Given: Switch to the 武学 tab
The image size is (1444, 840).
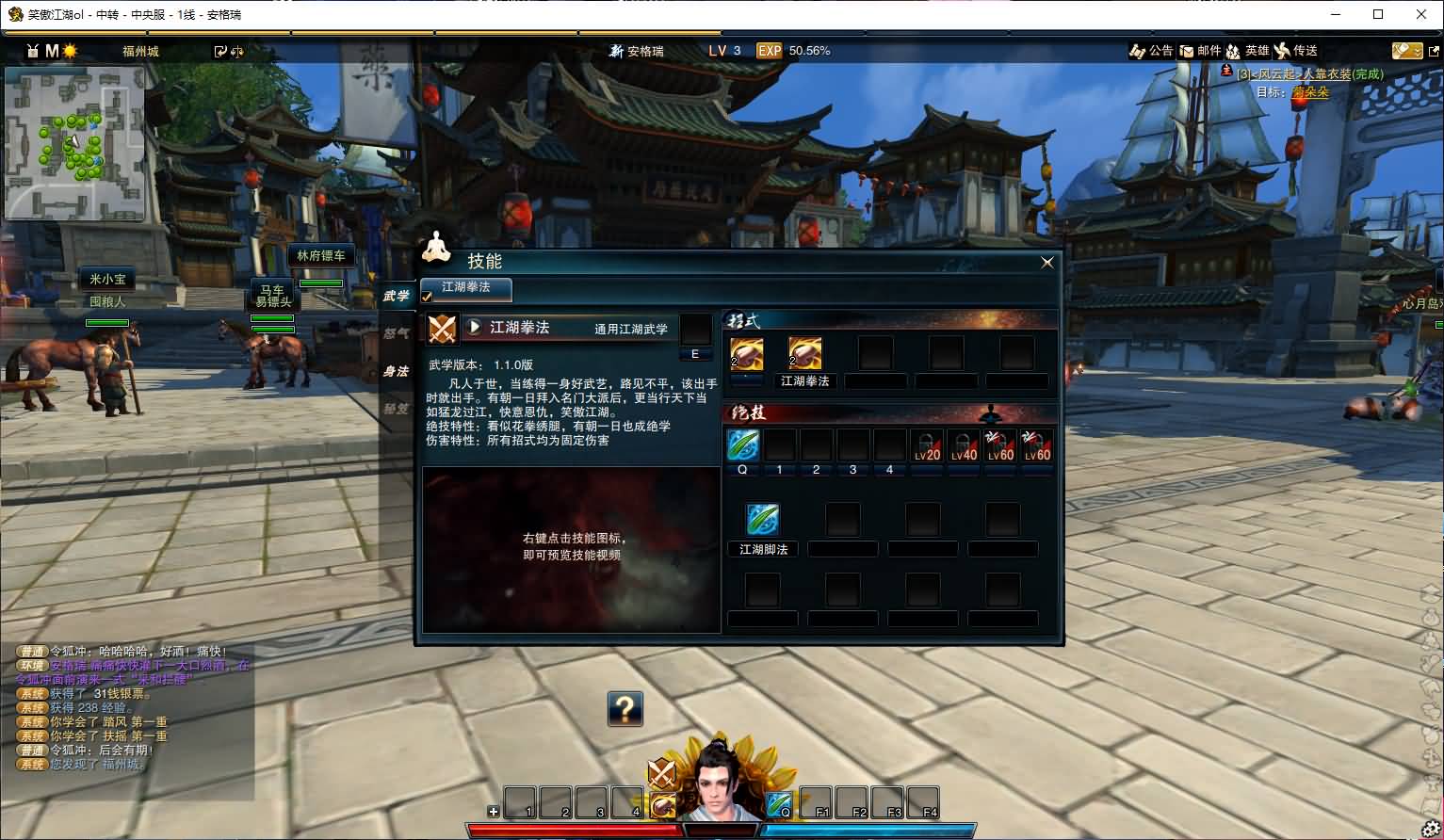Looking at the screenshot, I should 397,295.
